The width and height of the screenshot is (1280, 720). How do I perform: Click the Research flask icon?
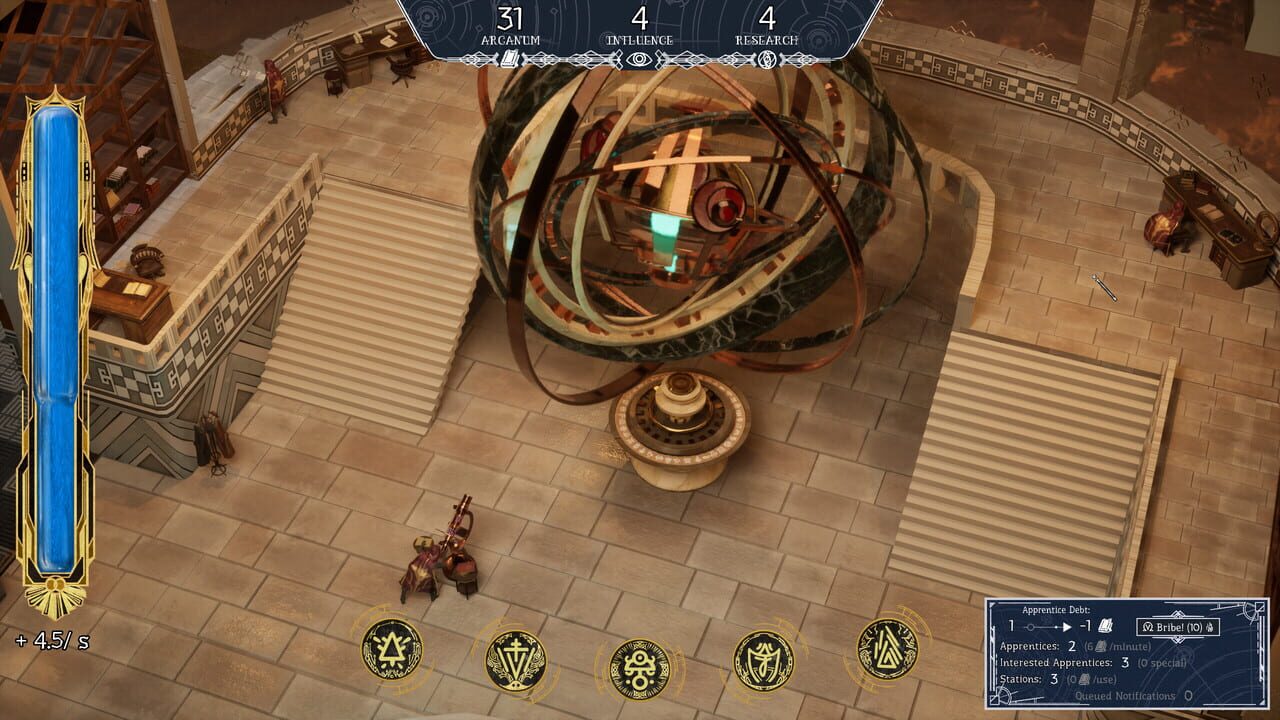(766, 57)
